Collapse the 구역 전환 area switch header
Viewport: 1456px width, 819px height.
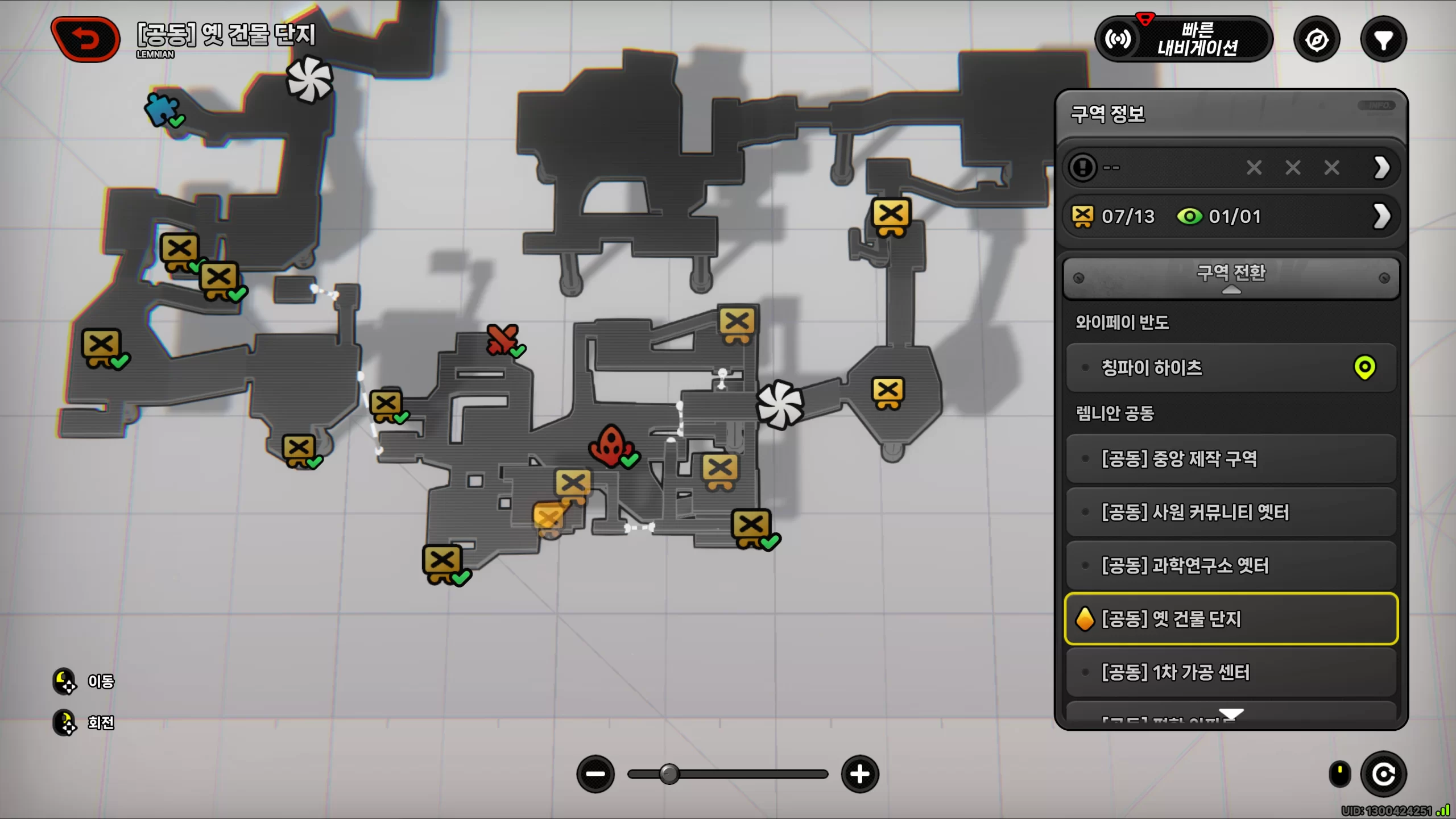1231,278
